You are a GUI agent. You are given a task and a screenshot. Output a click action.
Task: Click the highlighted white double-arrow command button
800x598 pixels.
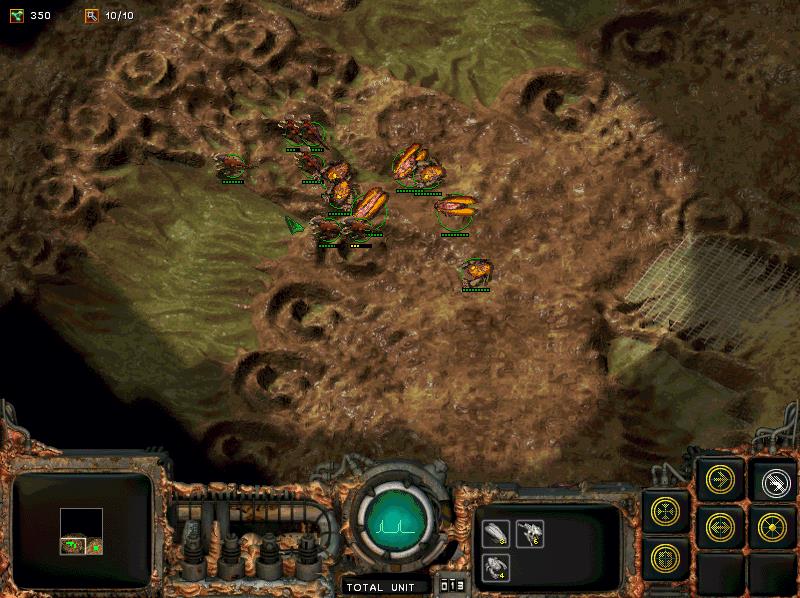773,481
